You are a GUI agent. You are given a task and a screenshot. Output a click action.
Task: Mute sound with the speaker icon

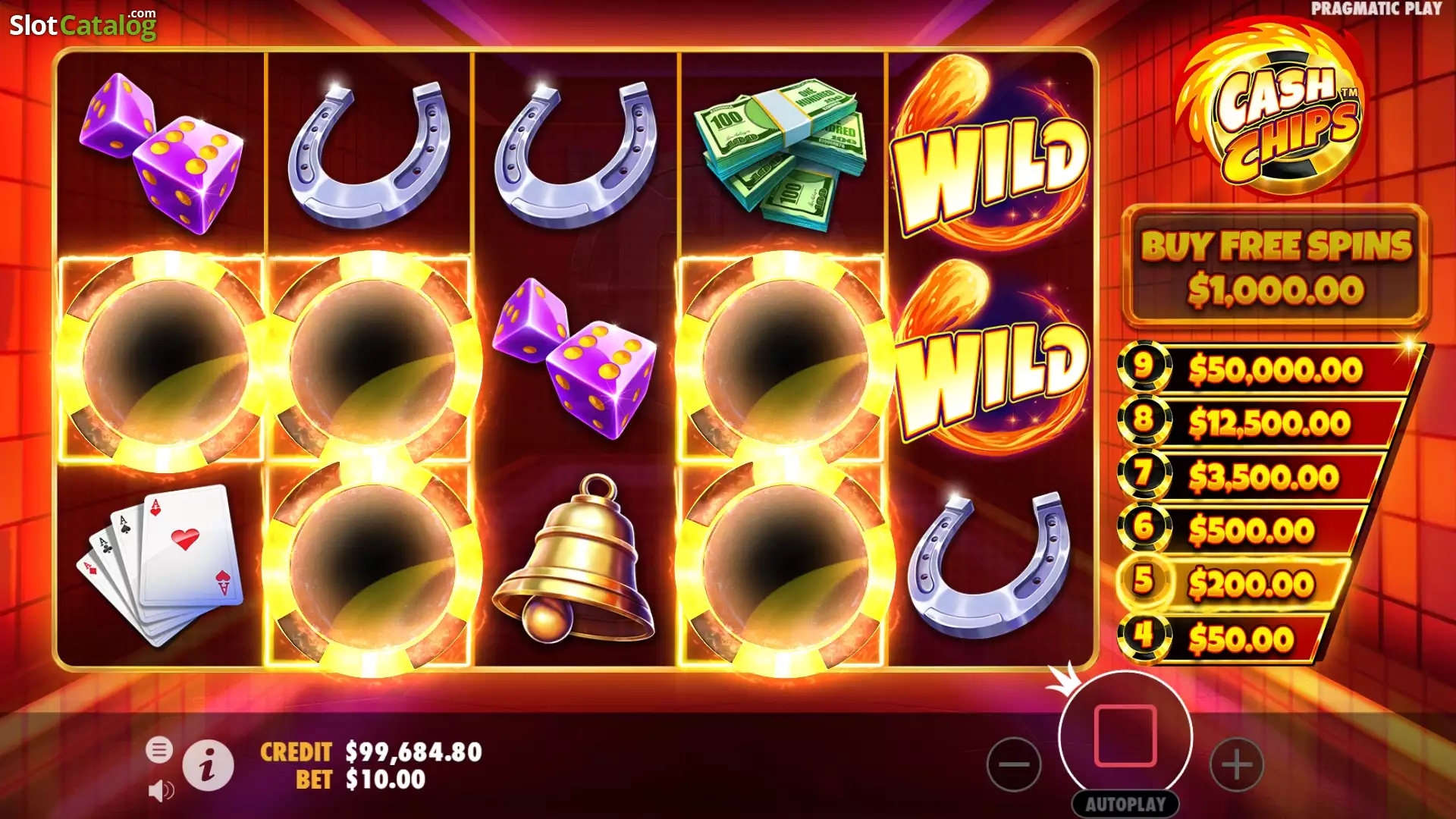pyautogui.click(x=160, y=791)
